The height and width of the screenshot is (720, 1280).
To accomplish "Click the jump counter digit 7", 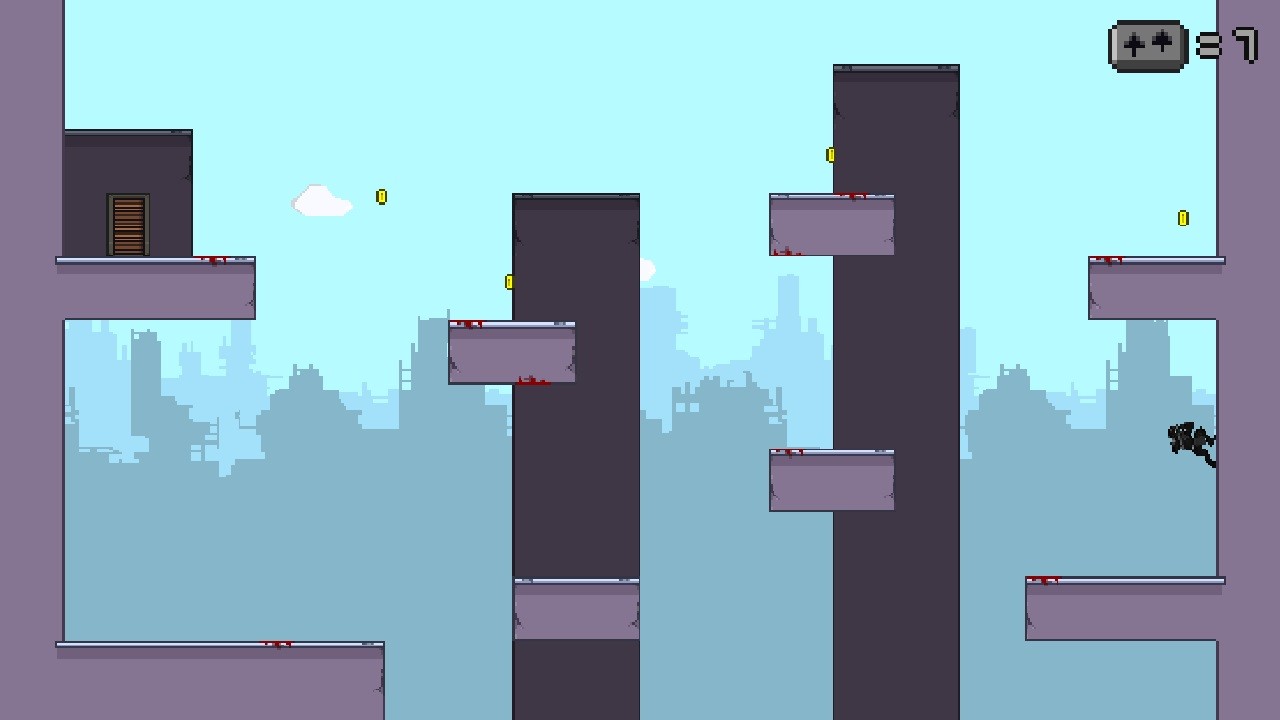I will [x=1245, y=45].
